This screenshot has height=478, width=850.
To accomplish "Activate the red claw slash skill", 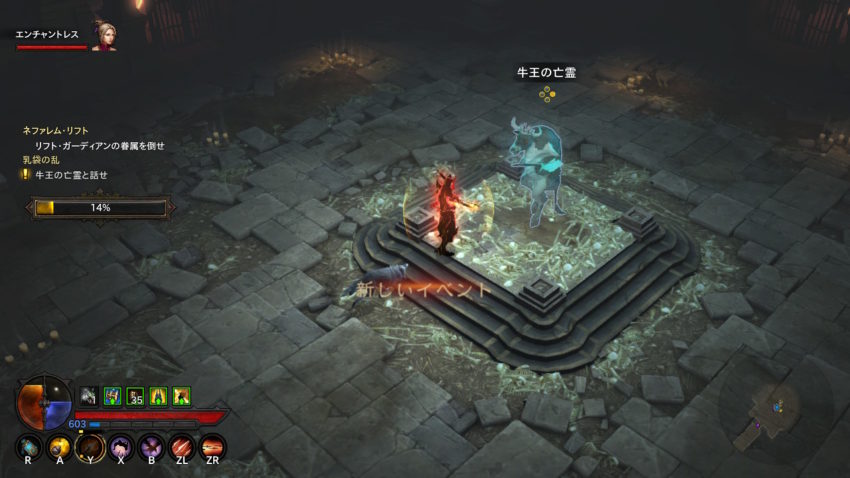I will [182, 446].
